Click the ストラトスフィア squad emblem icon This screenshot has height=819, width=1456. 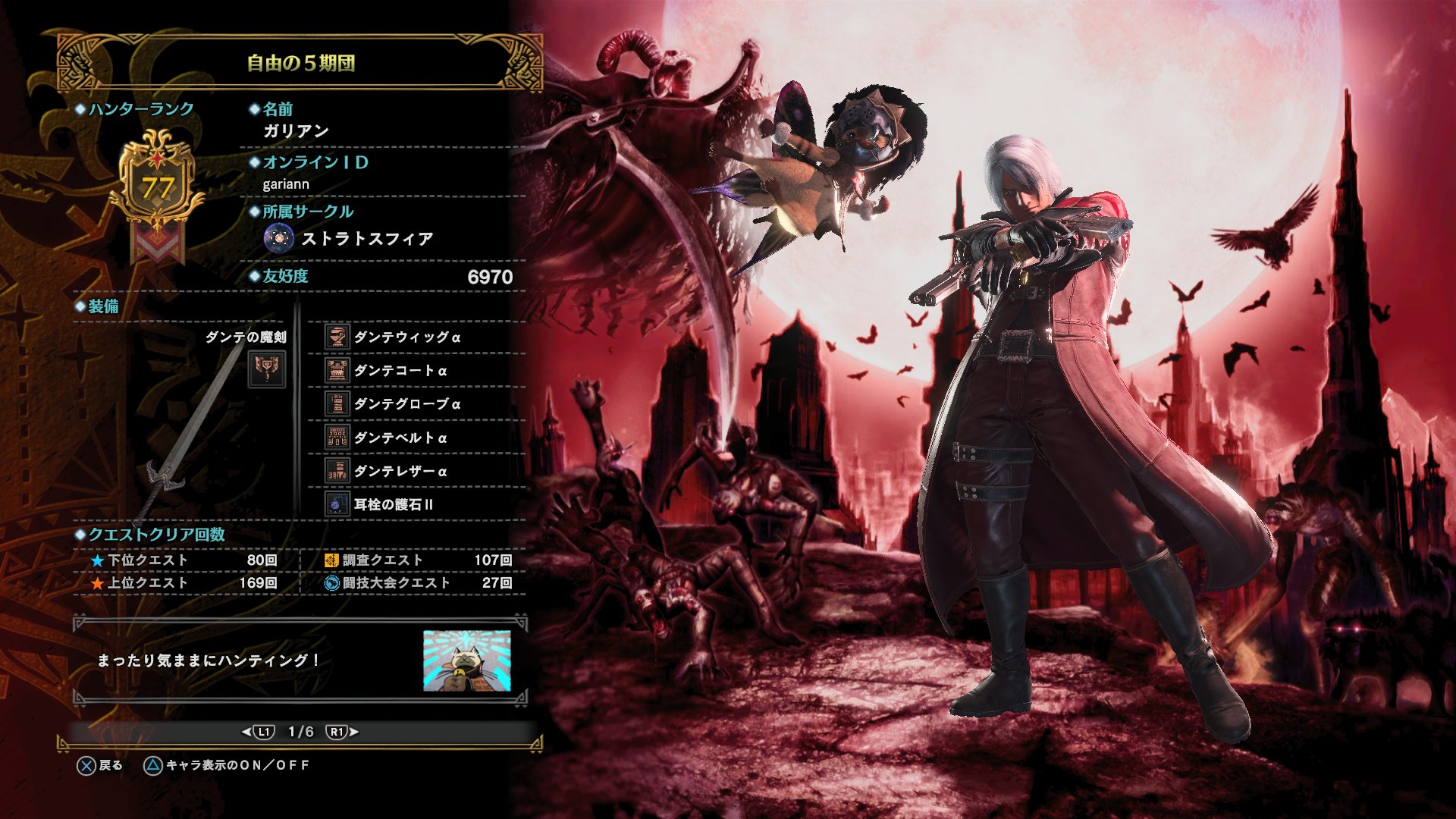(279, 237)
